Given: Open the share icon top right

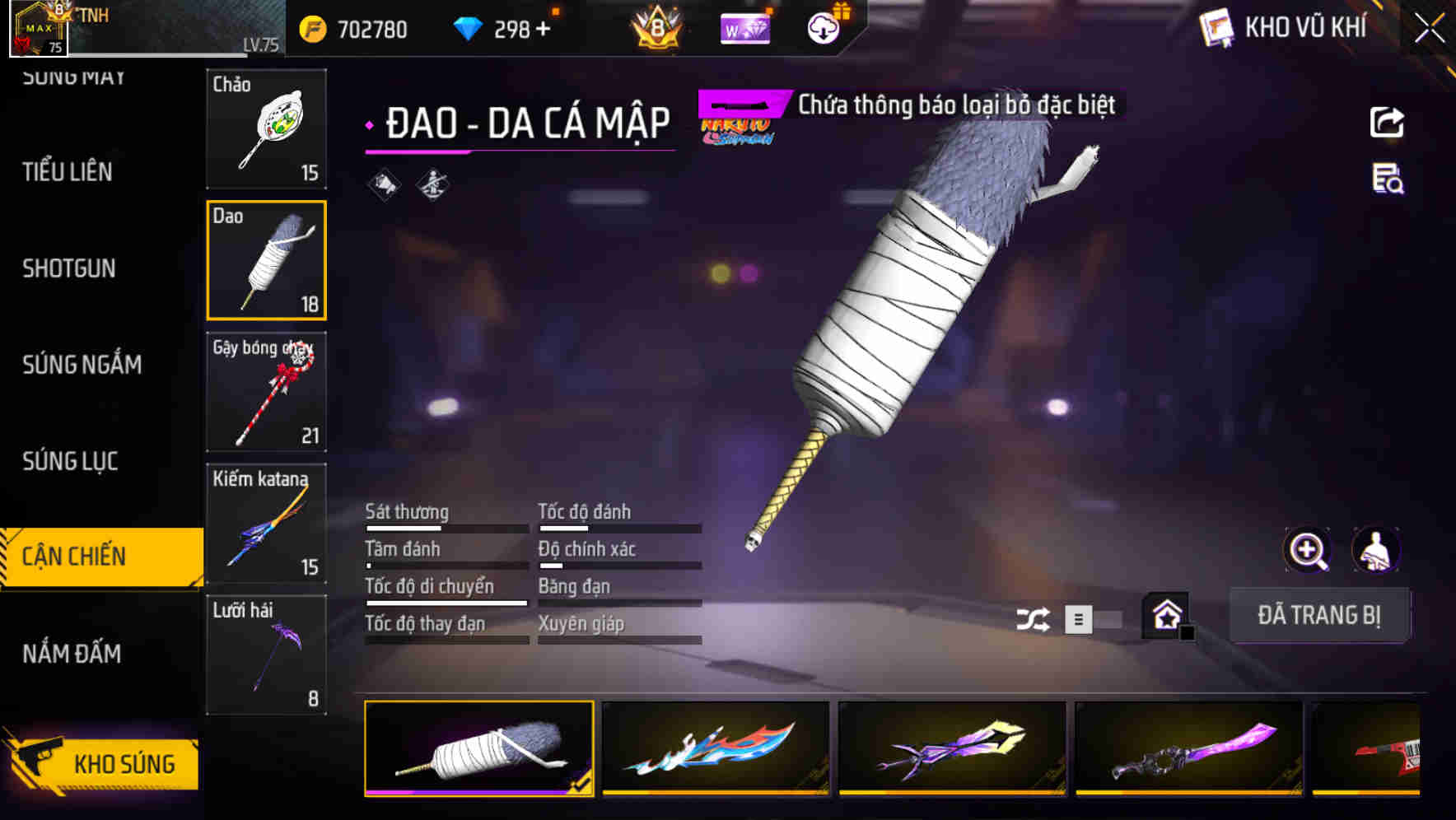Looking at the screenshot, I should point(1388,122).
